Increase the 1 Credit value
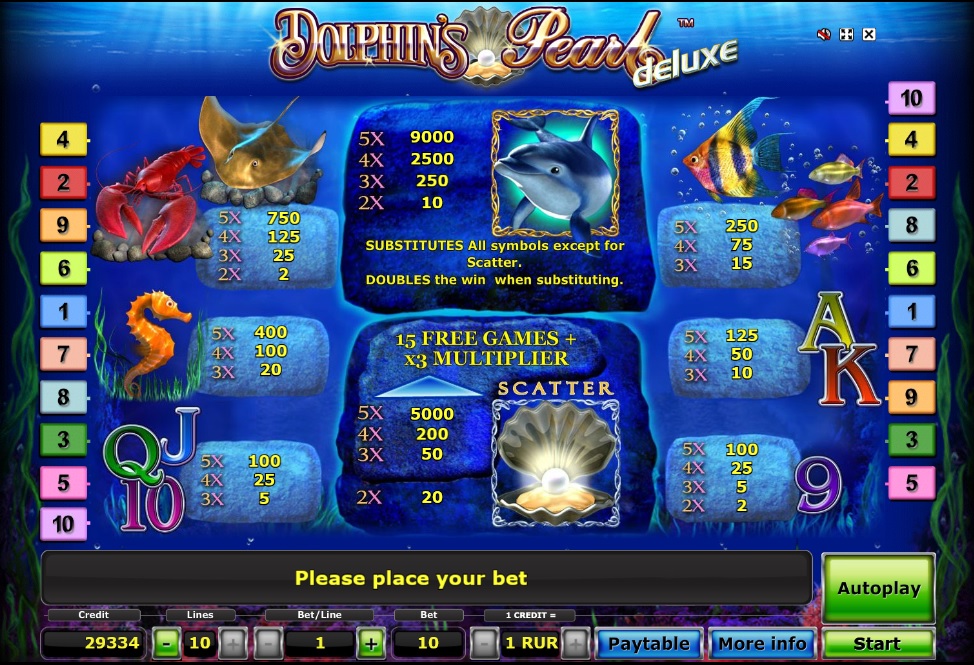This screenshot has height=665, width=974. (x=575, y=643)
